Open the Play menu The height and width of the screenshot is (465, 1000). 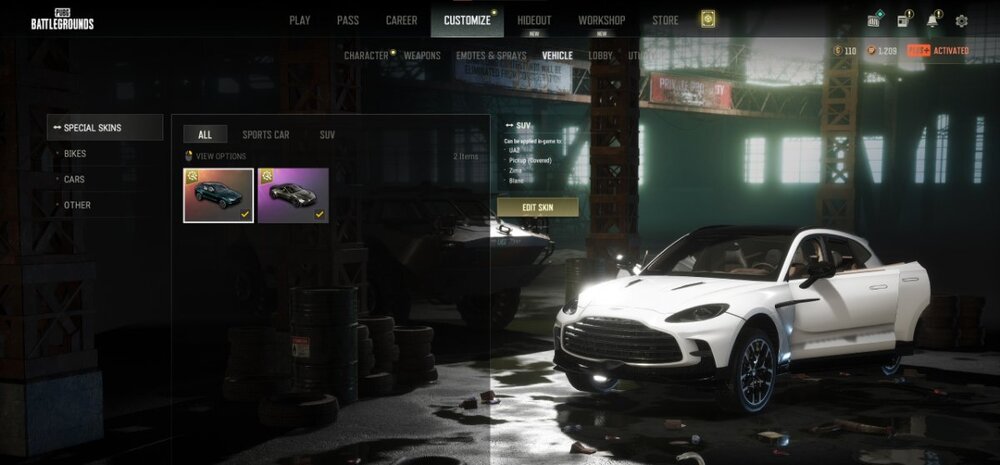pos(299,20)
